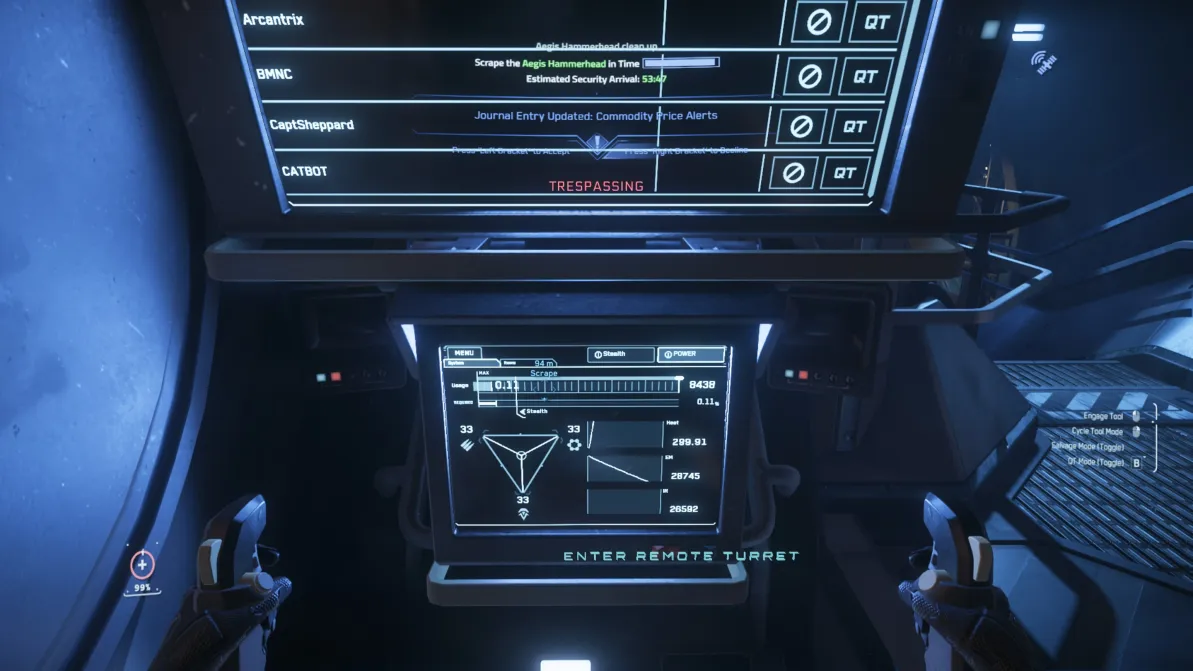Image resolution: width=1193 pixels, height=671 pixels.
Task: Toggle the Stealth mode button
Action: [621, 354]
